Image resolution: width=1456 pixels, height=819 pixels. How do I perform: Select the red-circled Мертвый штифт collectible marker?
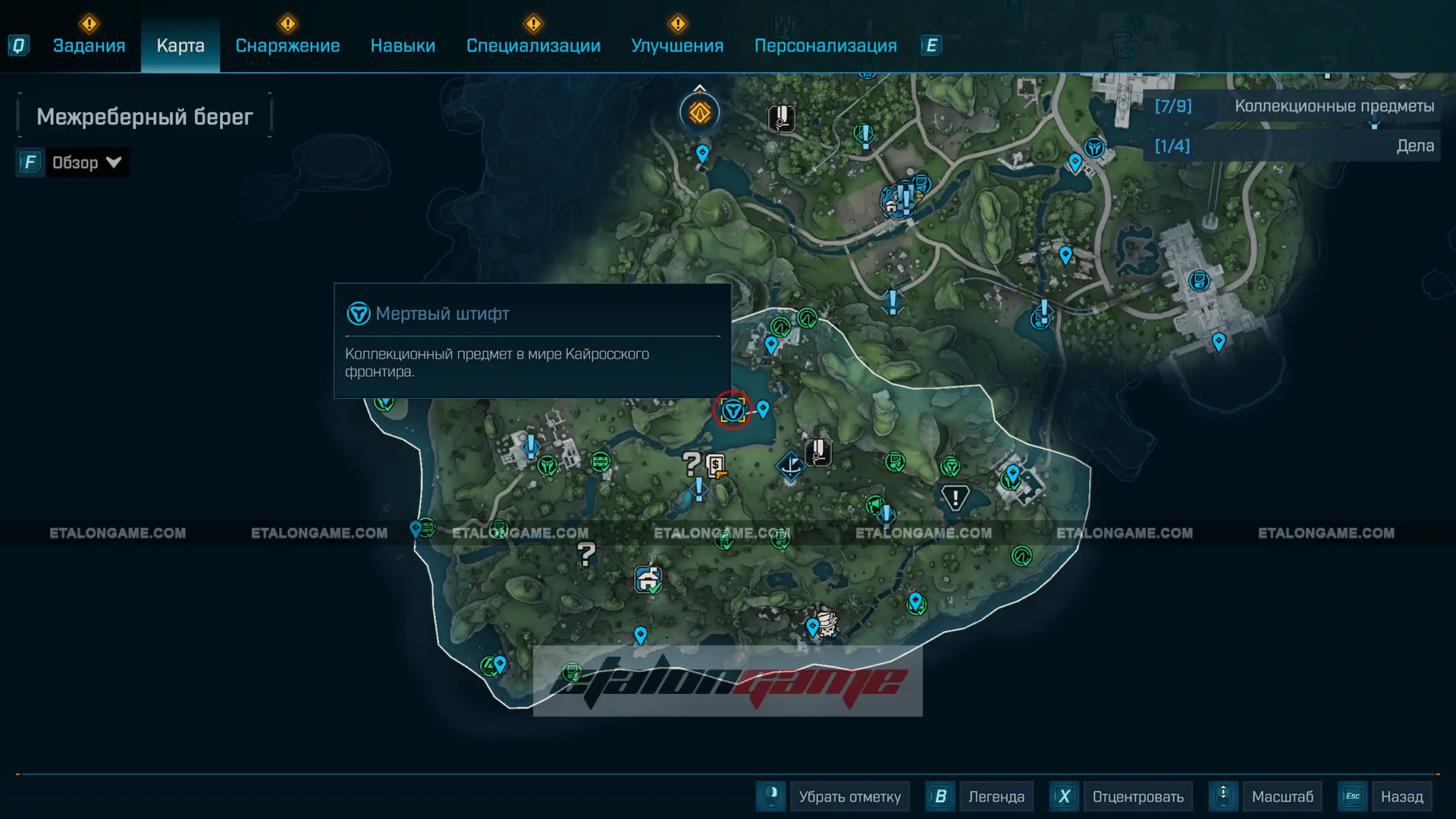pyautogui.click(x=733, y=410)
